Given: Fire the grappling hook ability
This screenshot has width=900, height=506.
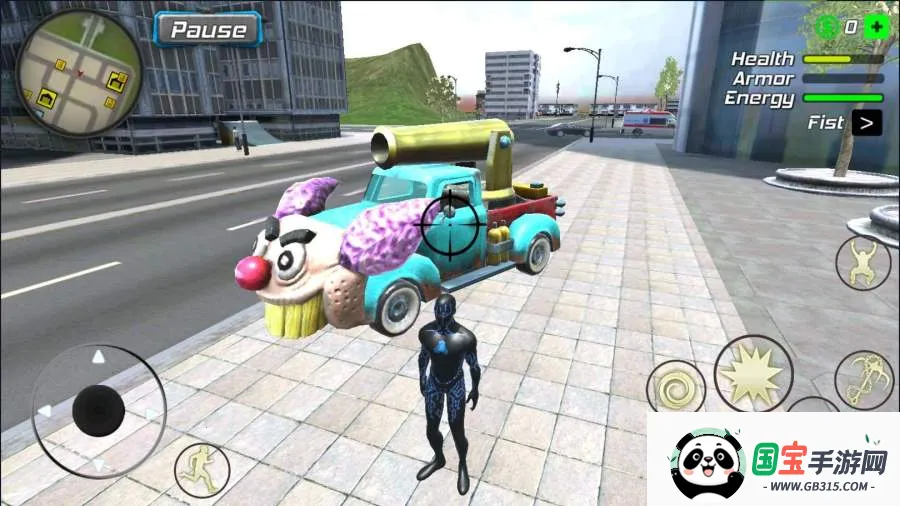Looking at the screenshot, I should pos(864,379).
